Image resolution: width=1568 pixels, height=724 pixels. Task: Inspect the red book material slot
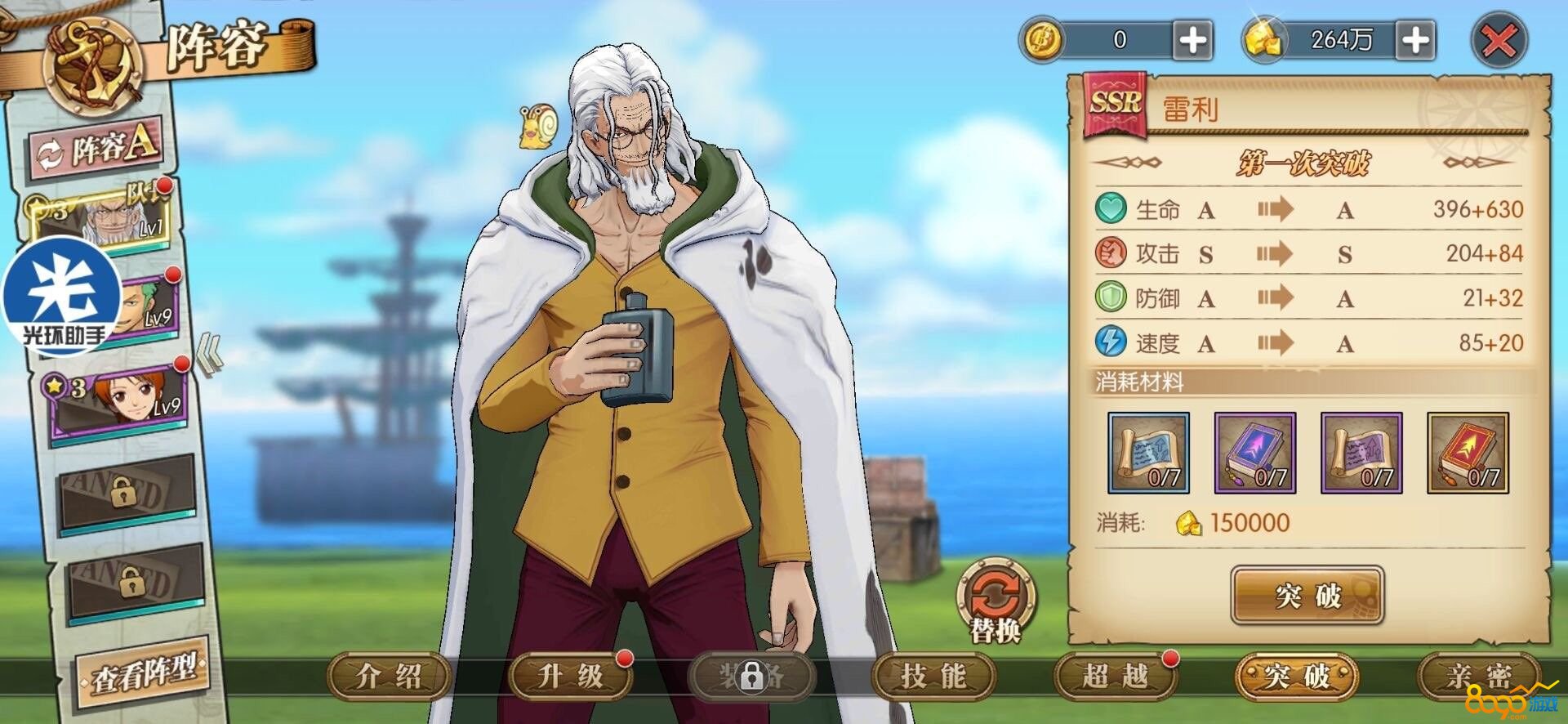1468,453
